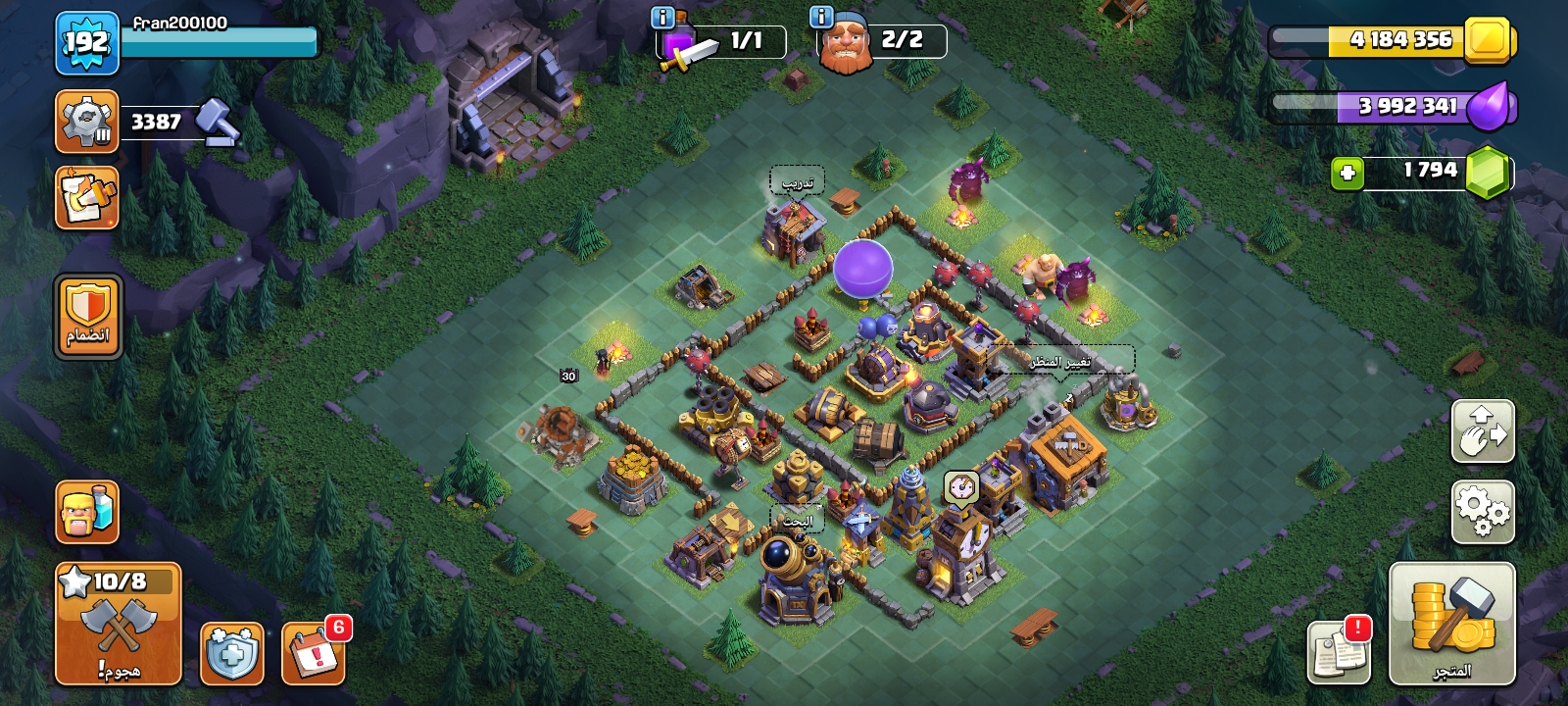Viewport: 1568px width, 706px height.
Task: Open the barbarian and elixir army button
Action: pyautogui.click(x=87, y=512)
